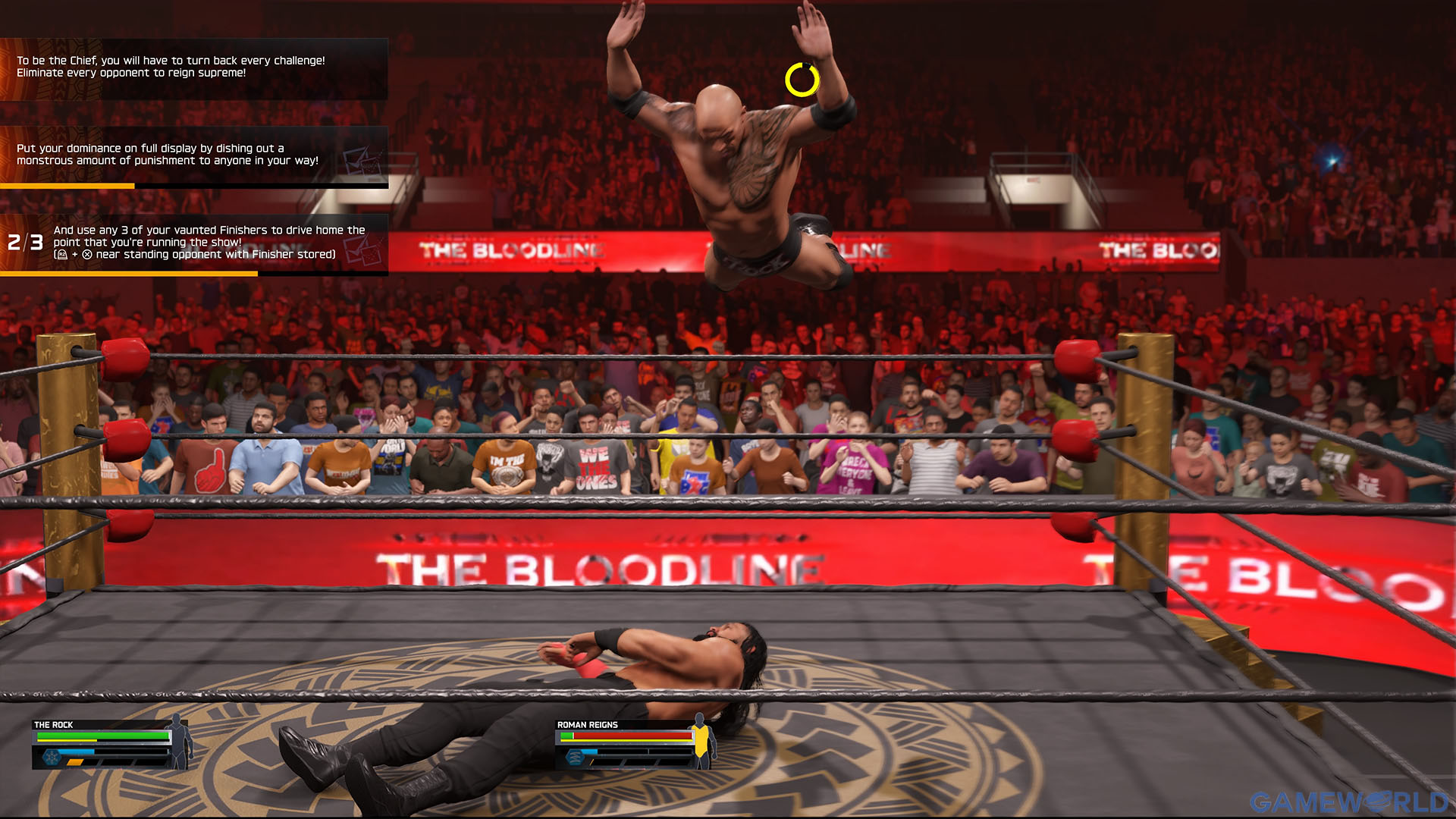Click the X button prompt in the objective hint
Image resolution: width=1456 pixels, height=819 pixels.
pyautogui.click(x=87, y=256)
